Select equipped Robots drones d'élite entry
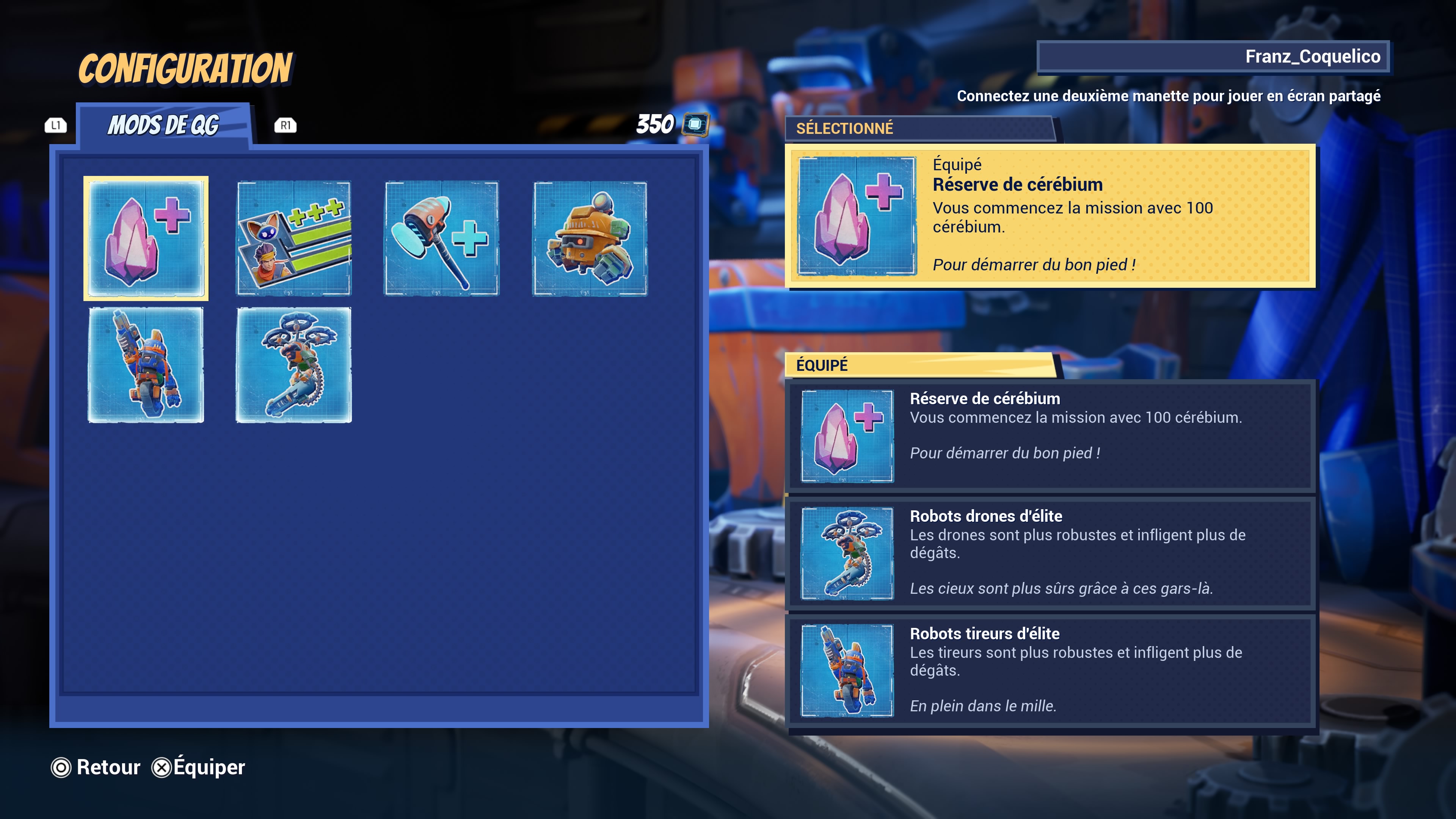Viewport: 1456px width, 819px height. tap(1050, 553)
